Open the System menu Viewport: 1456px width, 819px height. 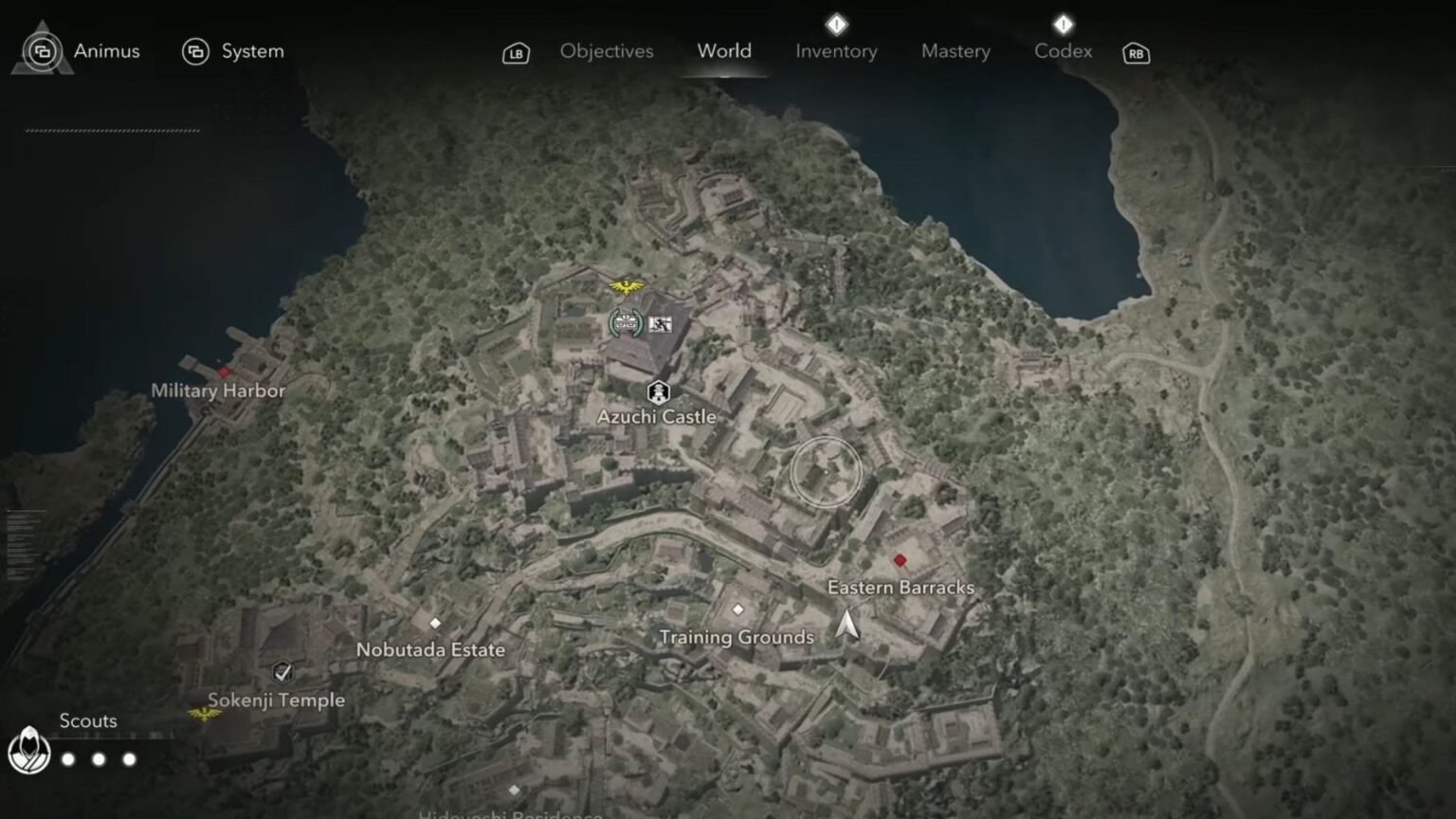(x=233, y=51)
